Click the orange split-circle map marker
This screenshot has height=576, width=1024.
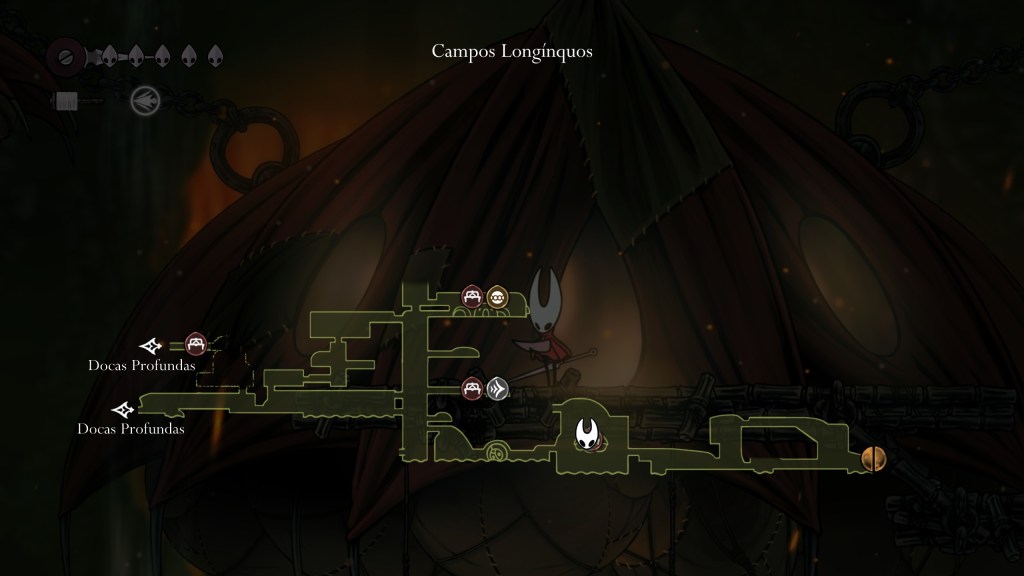873,459
